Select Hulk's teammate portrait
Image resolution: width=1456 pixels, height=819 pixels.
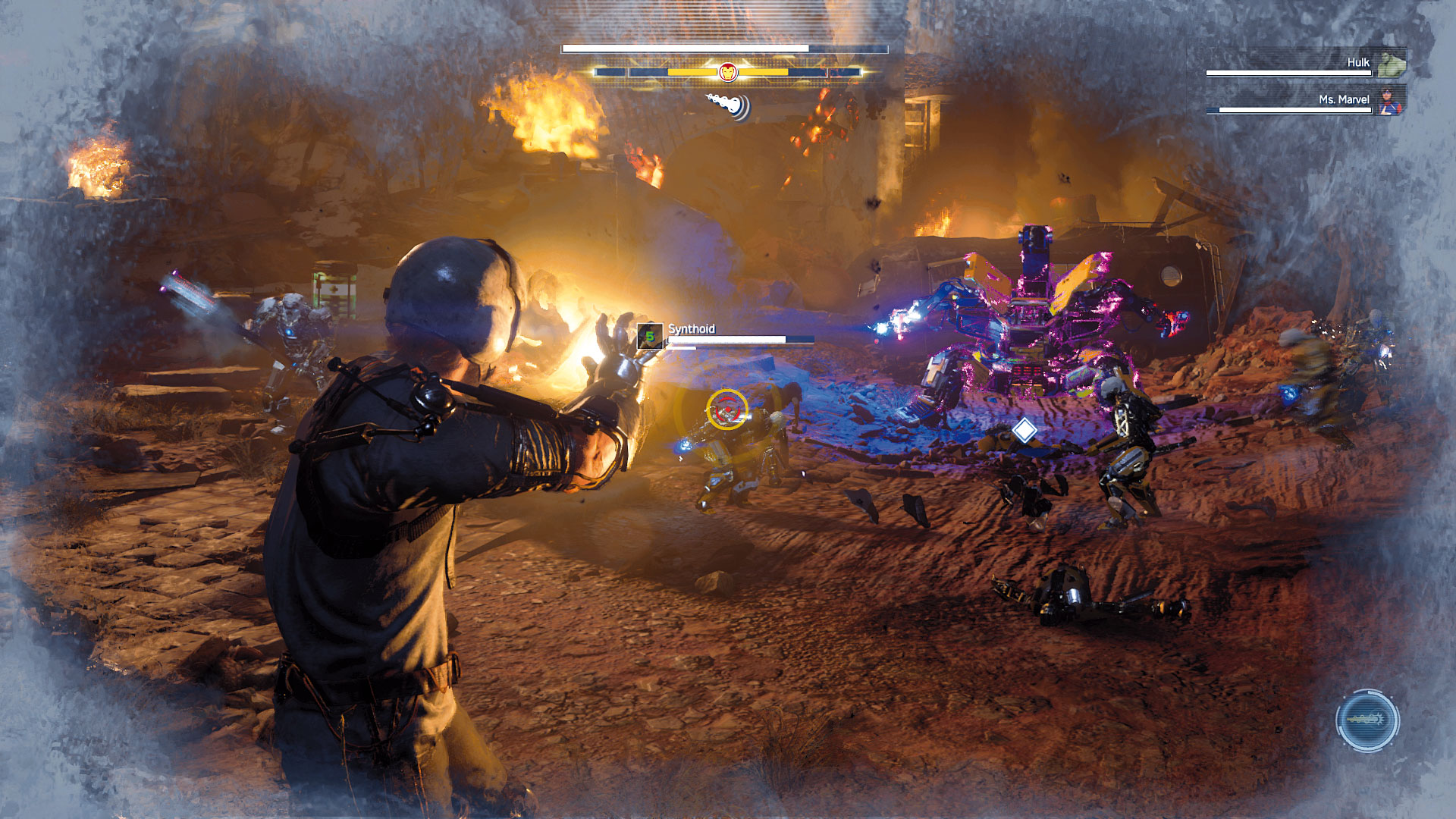point(1392,64)
